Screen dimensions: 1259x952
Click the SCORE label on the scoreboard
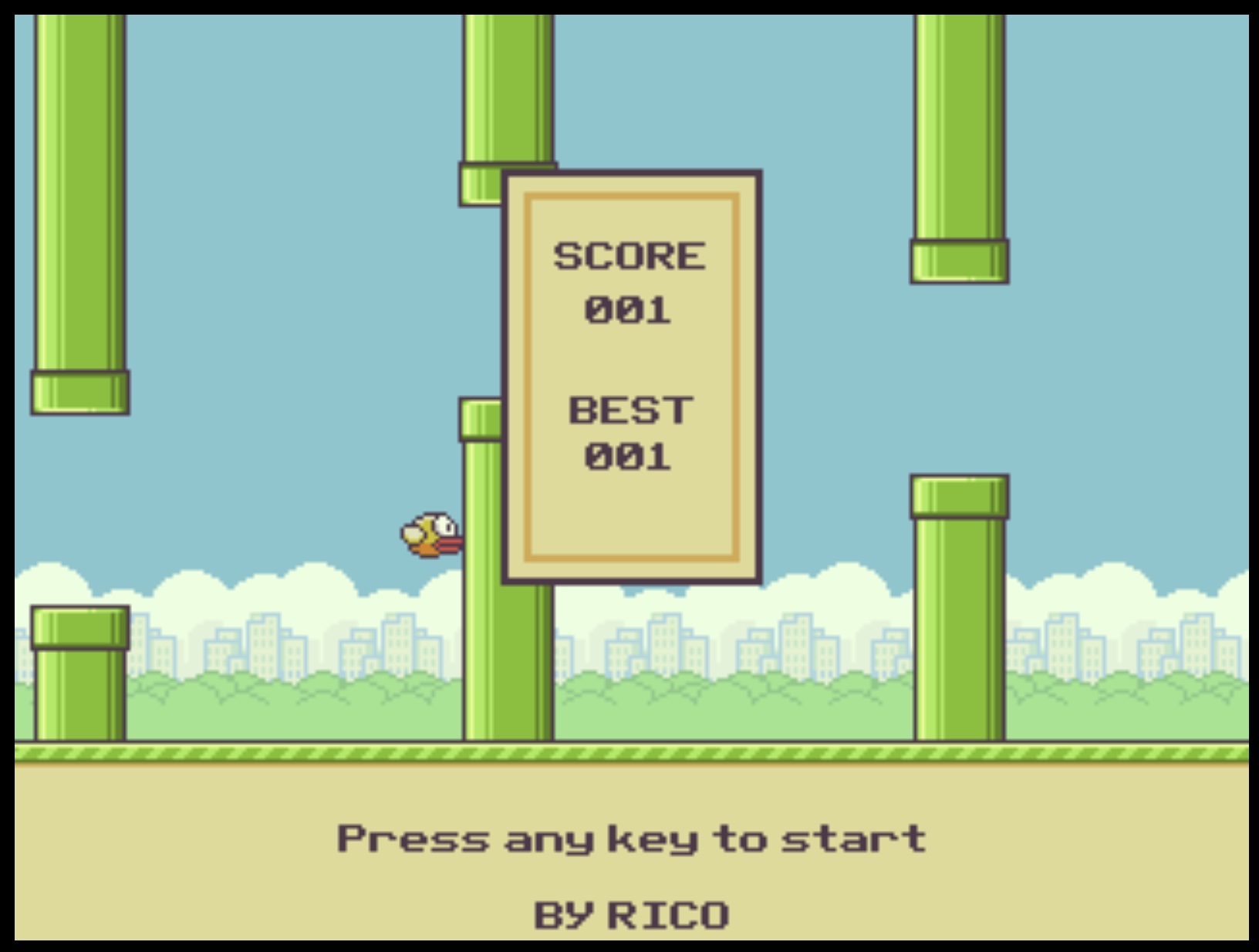pos(630,255)
